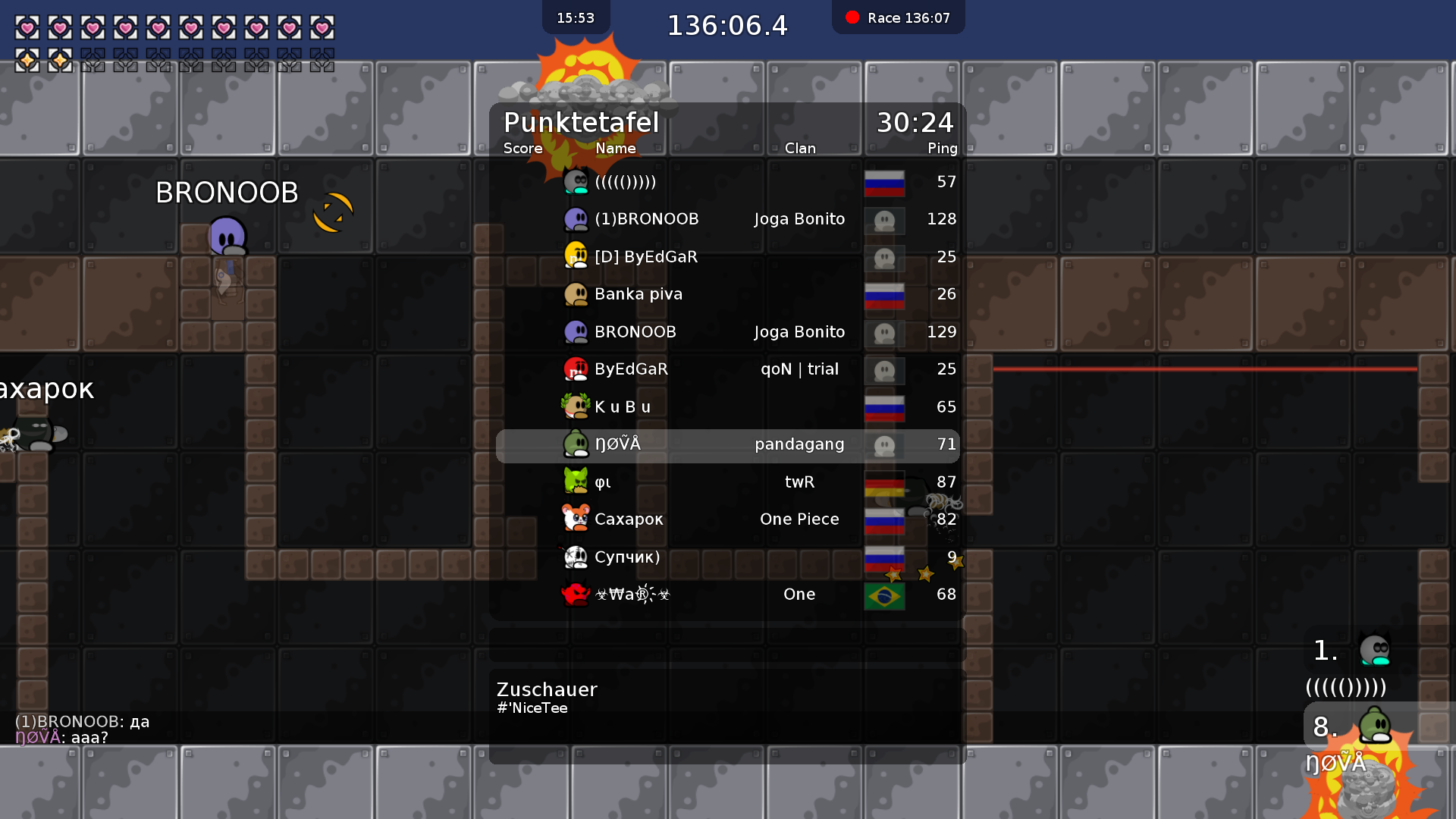Click the Punktetafel title header

point(581,123)
